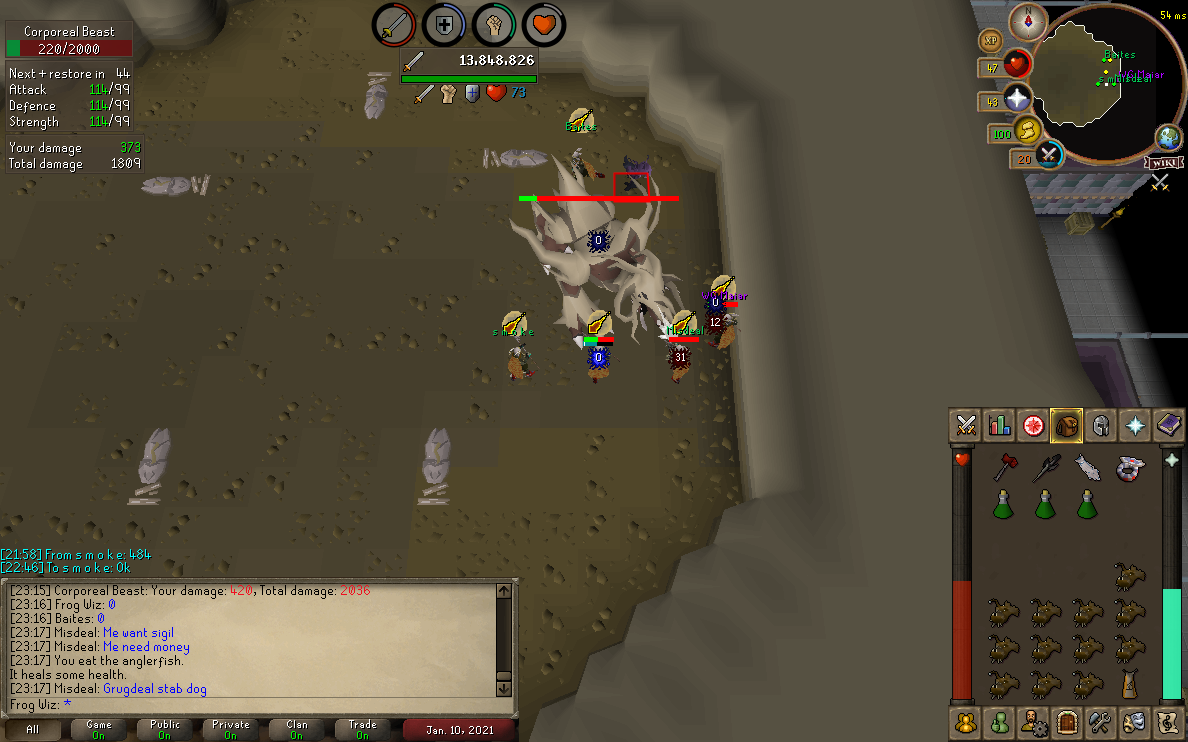Switch chat filter to Public
Image resolution: width=1188 pixels, height=742 pixels.
165,729
